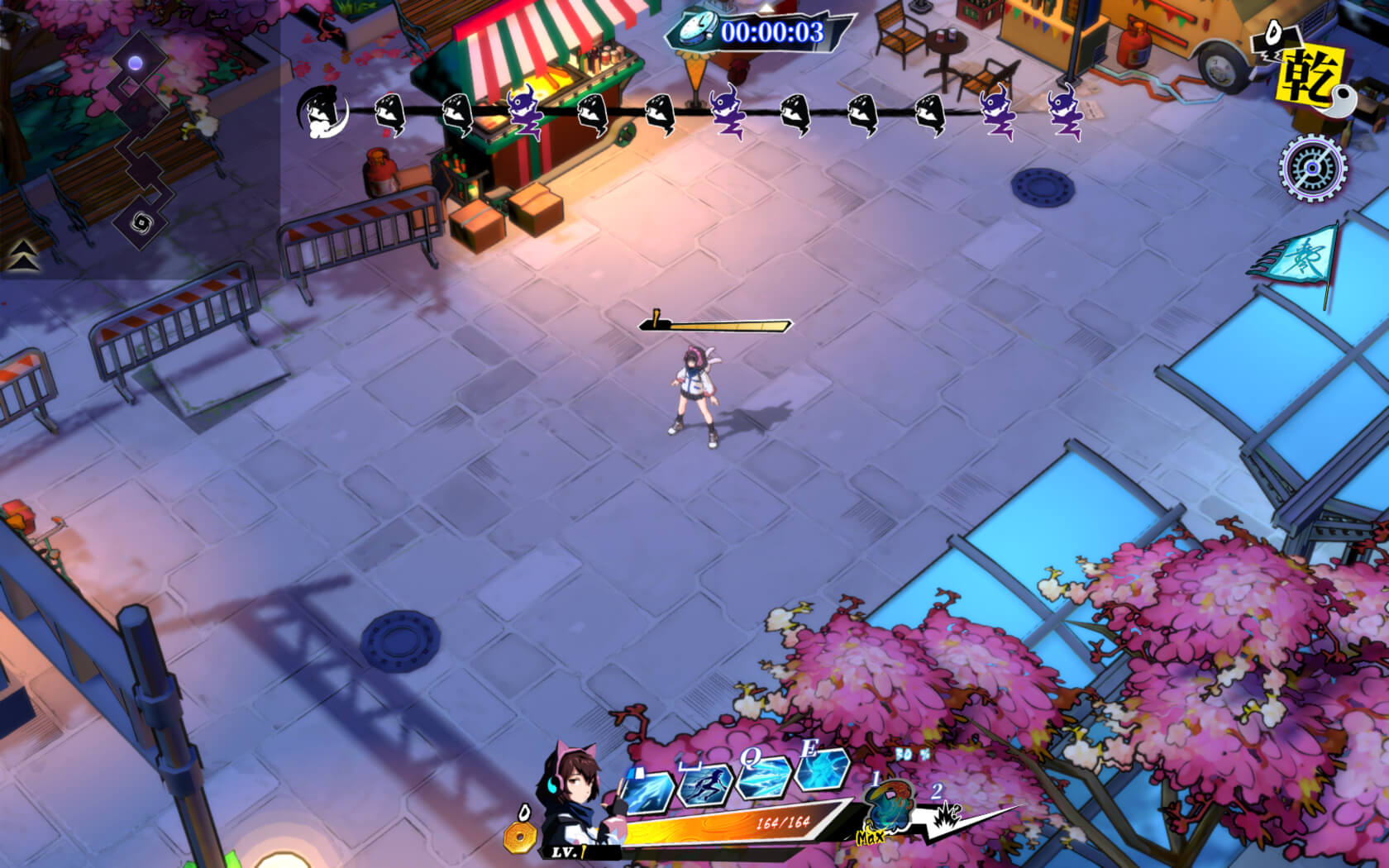Click the gold coin currency icon
The image size is (1389, 868).
(521, 837)
